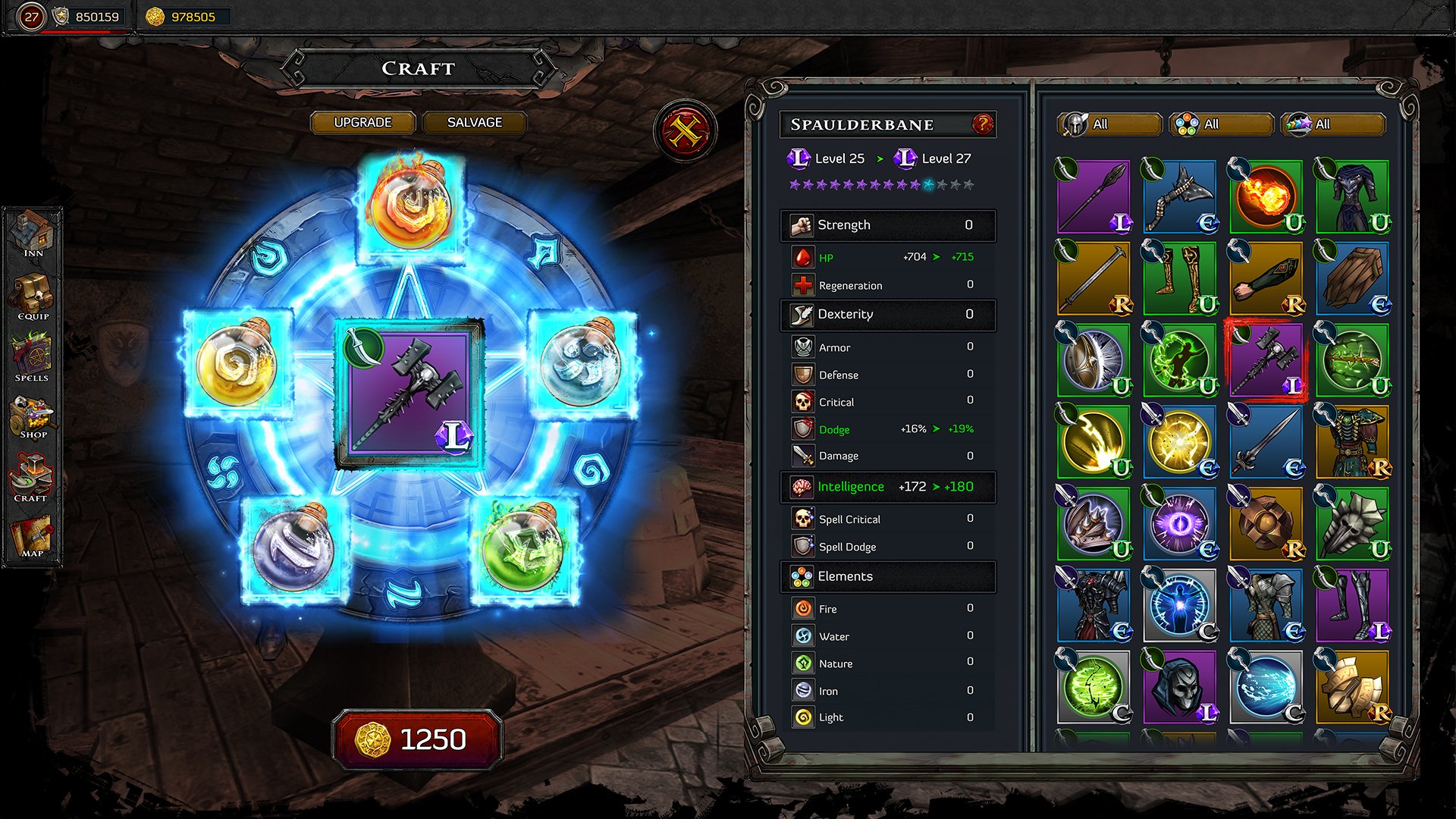Viewport: 1456px width, 819px height.
Task: Open the element filter dropdown
Action: [1221, 124]
